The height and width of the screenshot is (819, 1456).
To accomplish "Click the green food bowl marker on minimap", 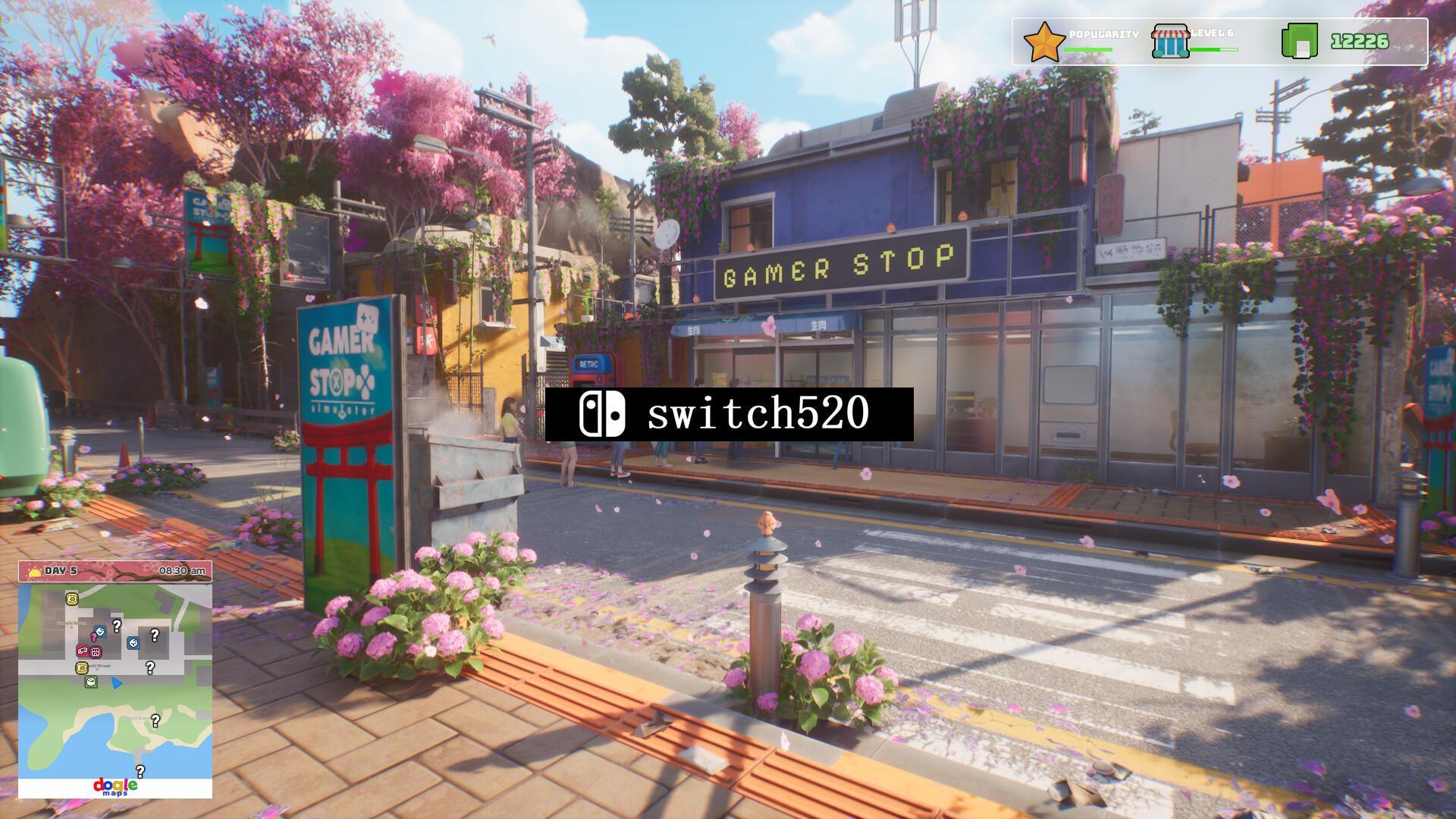I will pos(91,682).
